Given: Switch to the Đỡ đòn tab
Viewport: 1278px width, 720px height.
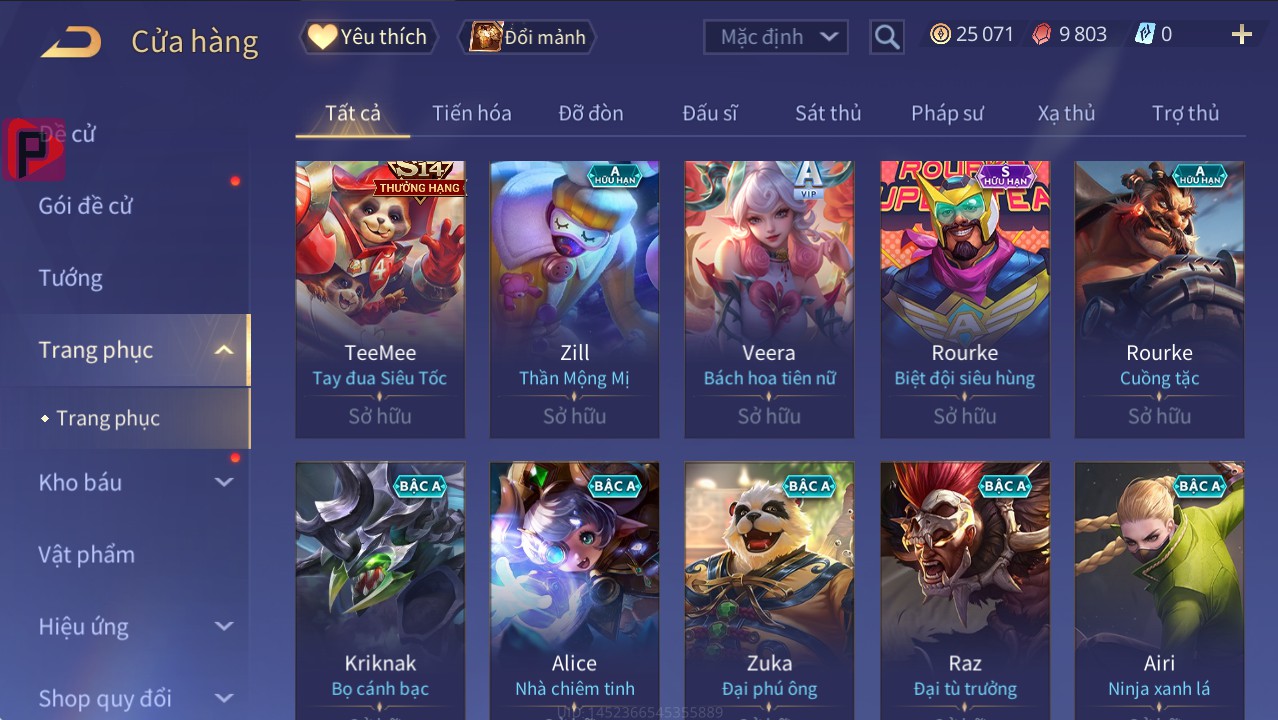Looking at the screenshot, I should pyautogui.click(x=591, y=113).
